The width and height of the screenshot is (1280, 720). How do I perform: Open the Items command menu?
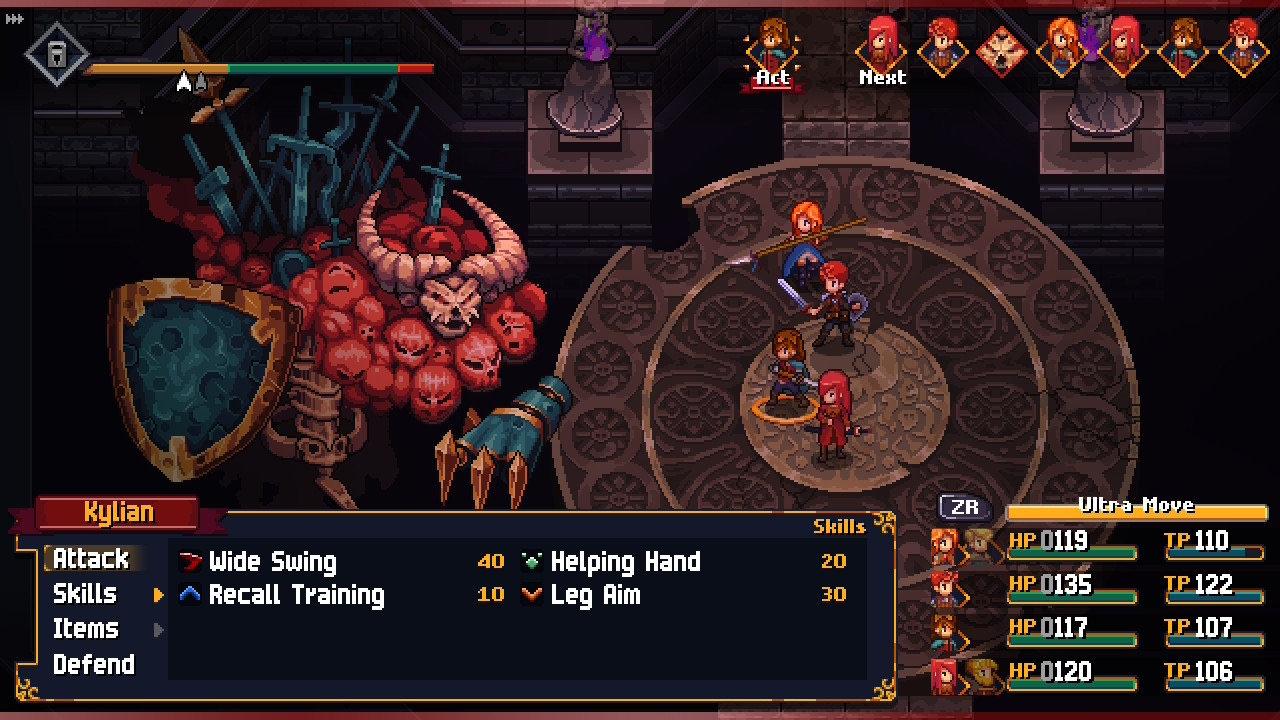pos(86,629)
